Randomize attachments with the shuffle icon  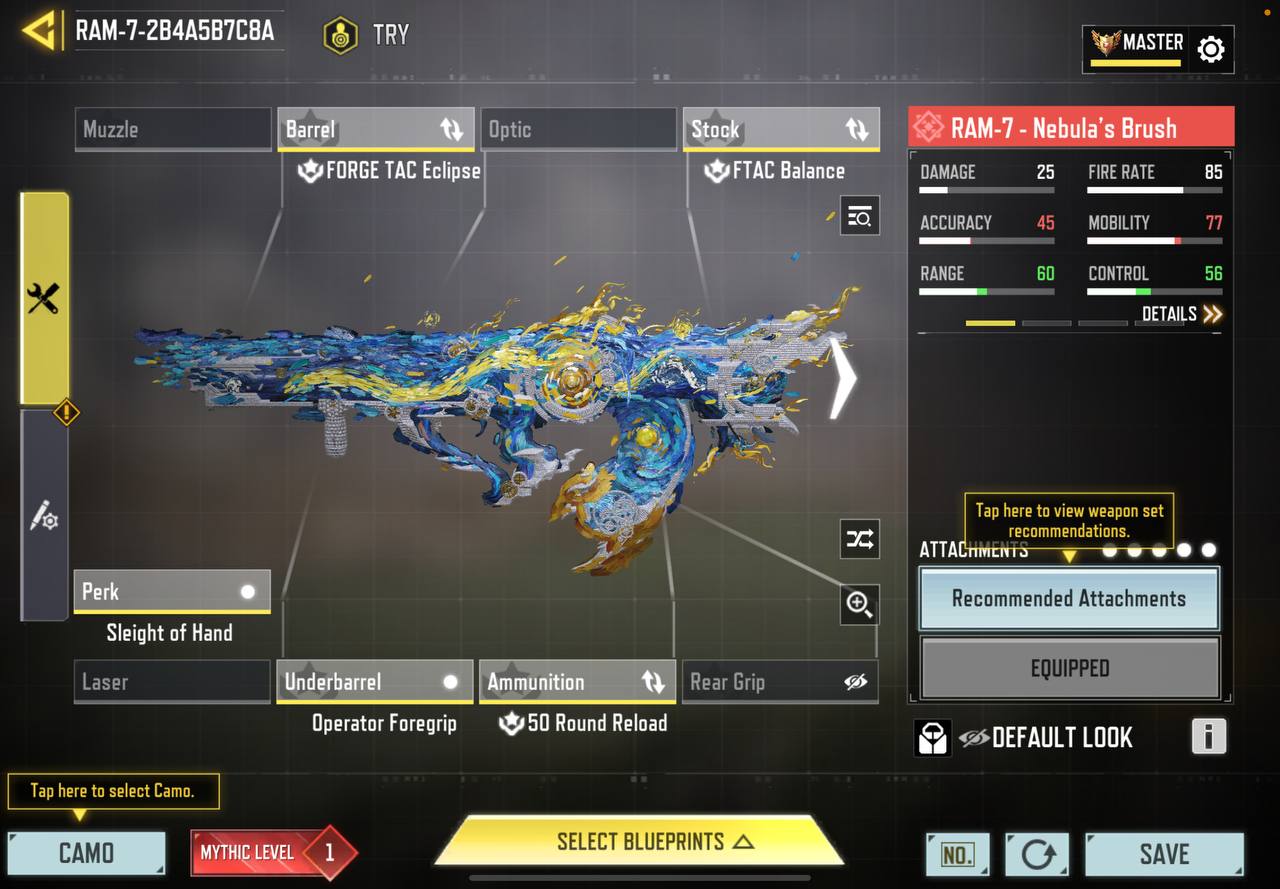point(859,540)
